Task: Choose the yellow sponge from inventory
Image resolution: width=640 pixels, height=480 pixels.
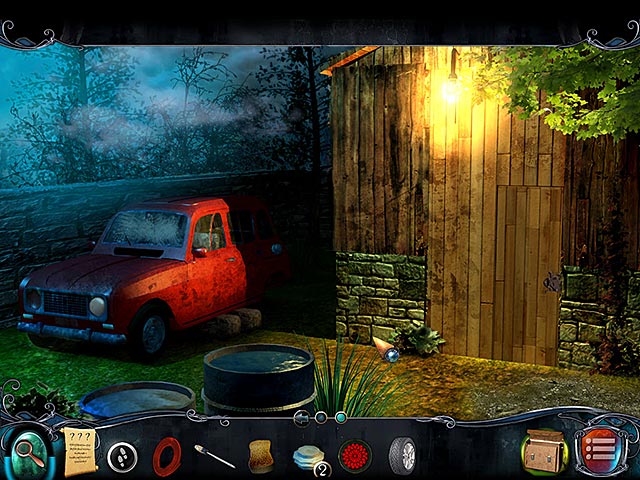Action: tap(262, 456)
